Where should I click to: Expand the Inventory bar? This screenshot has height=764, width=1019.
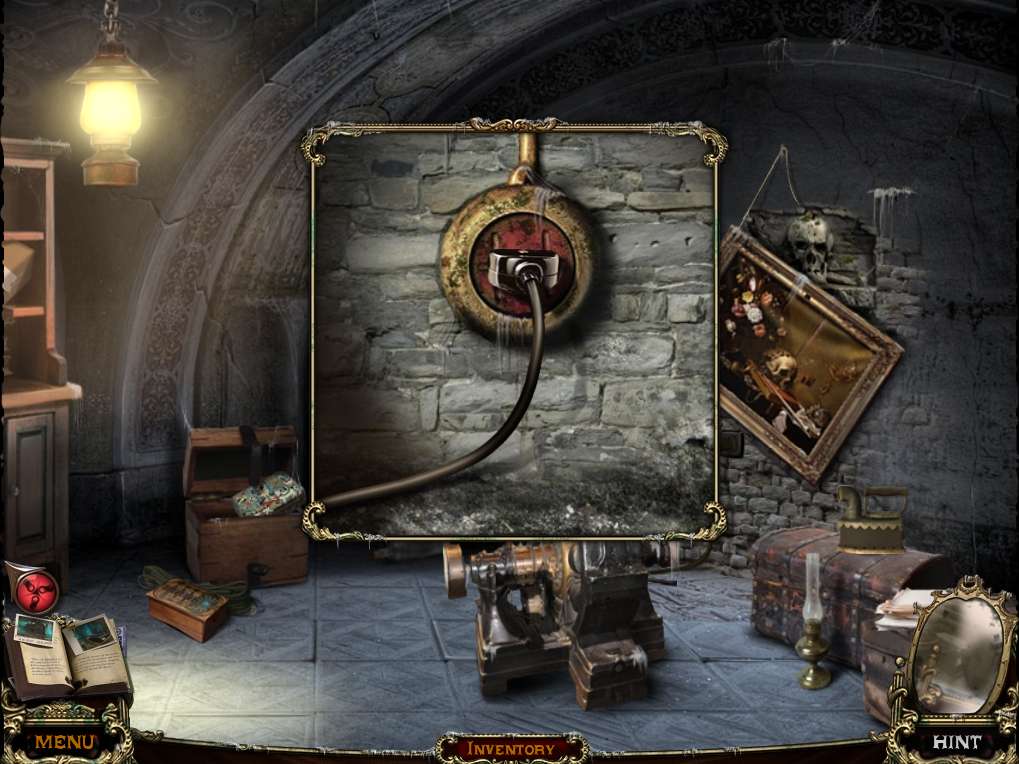coord(511,748)
